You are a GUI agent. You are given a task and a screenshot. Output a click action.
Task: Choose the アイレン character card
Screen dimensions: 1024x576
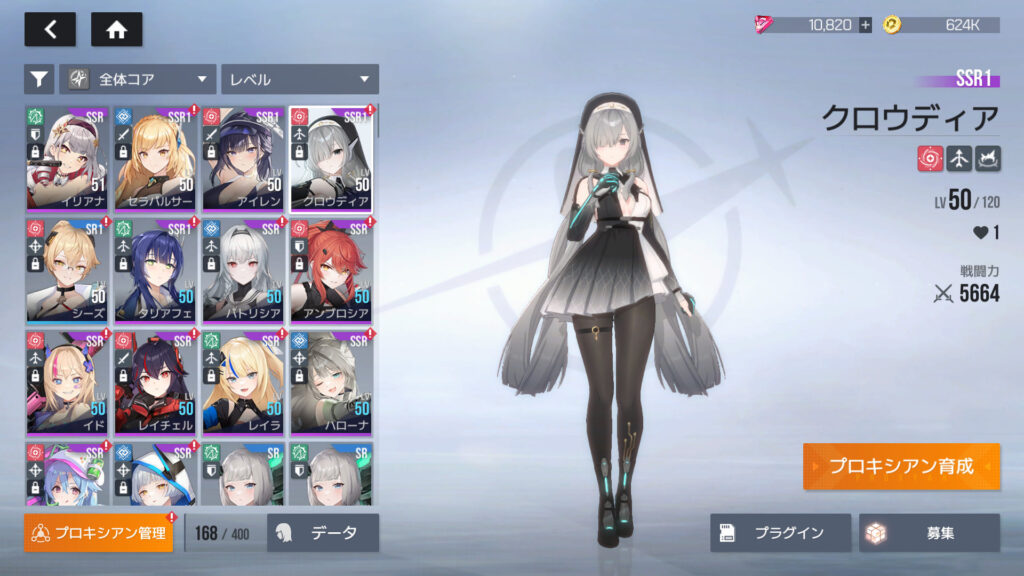pos(243,157)
